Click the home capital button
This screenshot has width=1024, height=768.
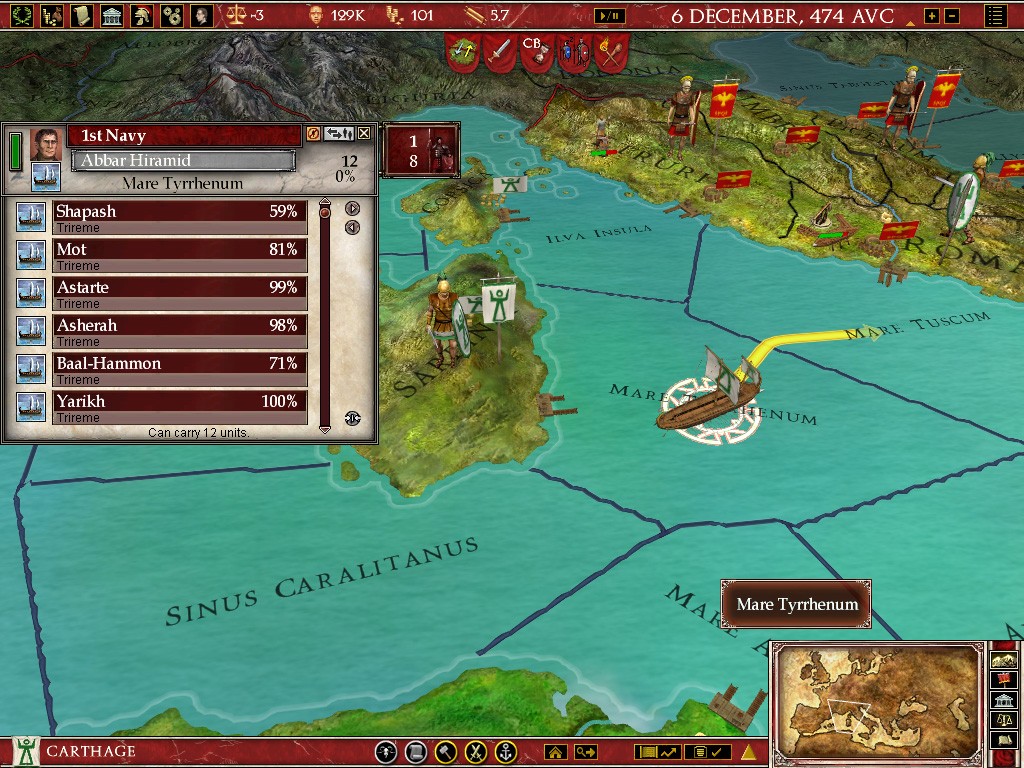pos(556,752)
